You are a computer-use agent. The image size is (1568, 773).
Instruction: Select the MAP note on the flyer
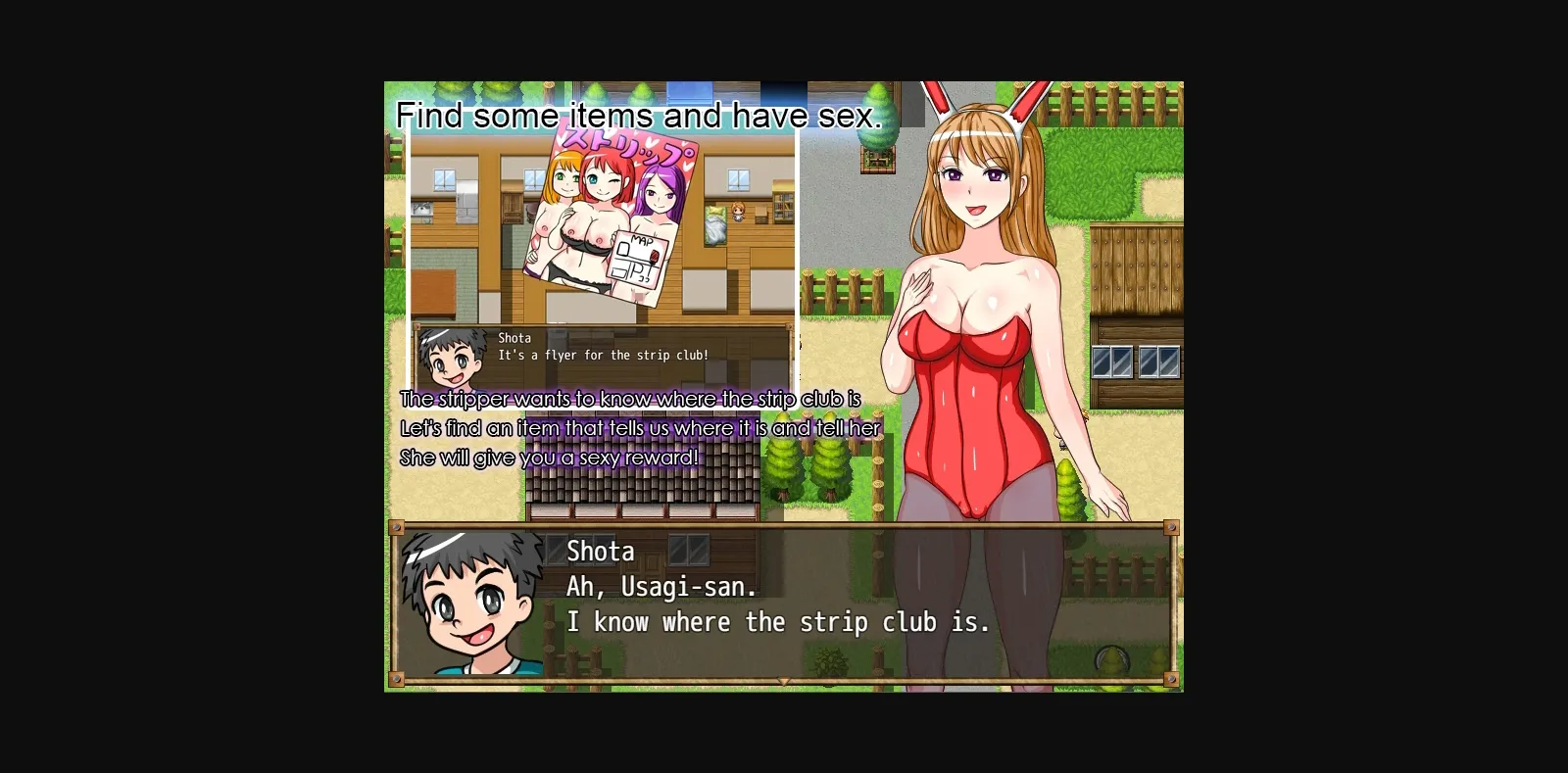pyautogui.click(x=638, y=257)
